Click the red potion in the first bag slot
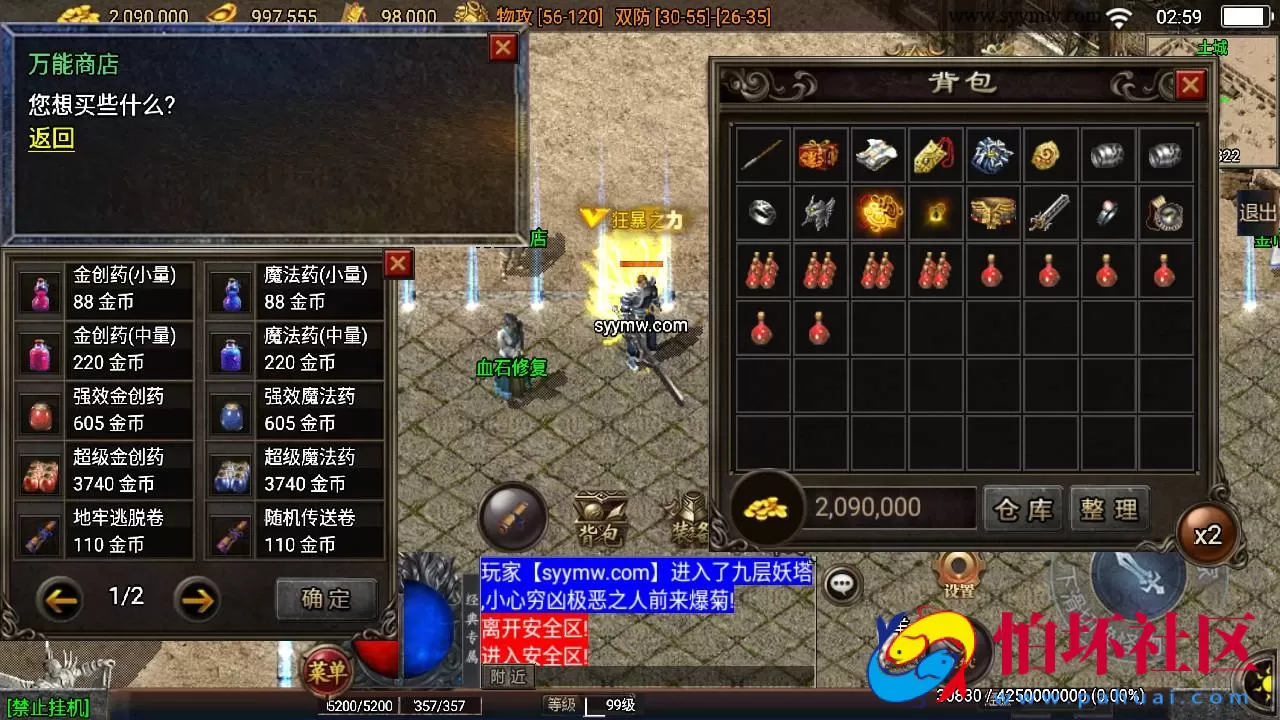The height and width of the screenshot is (720, 1280). click(x=763, y=271)
